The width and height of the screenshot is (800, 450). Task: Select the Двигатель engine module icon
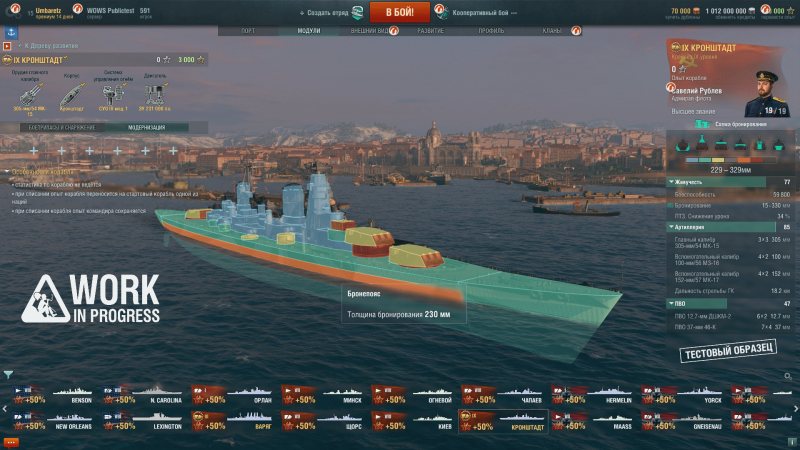[153, 94]
